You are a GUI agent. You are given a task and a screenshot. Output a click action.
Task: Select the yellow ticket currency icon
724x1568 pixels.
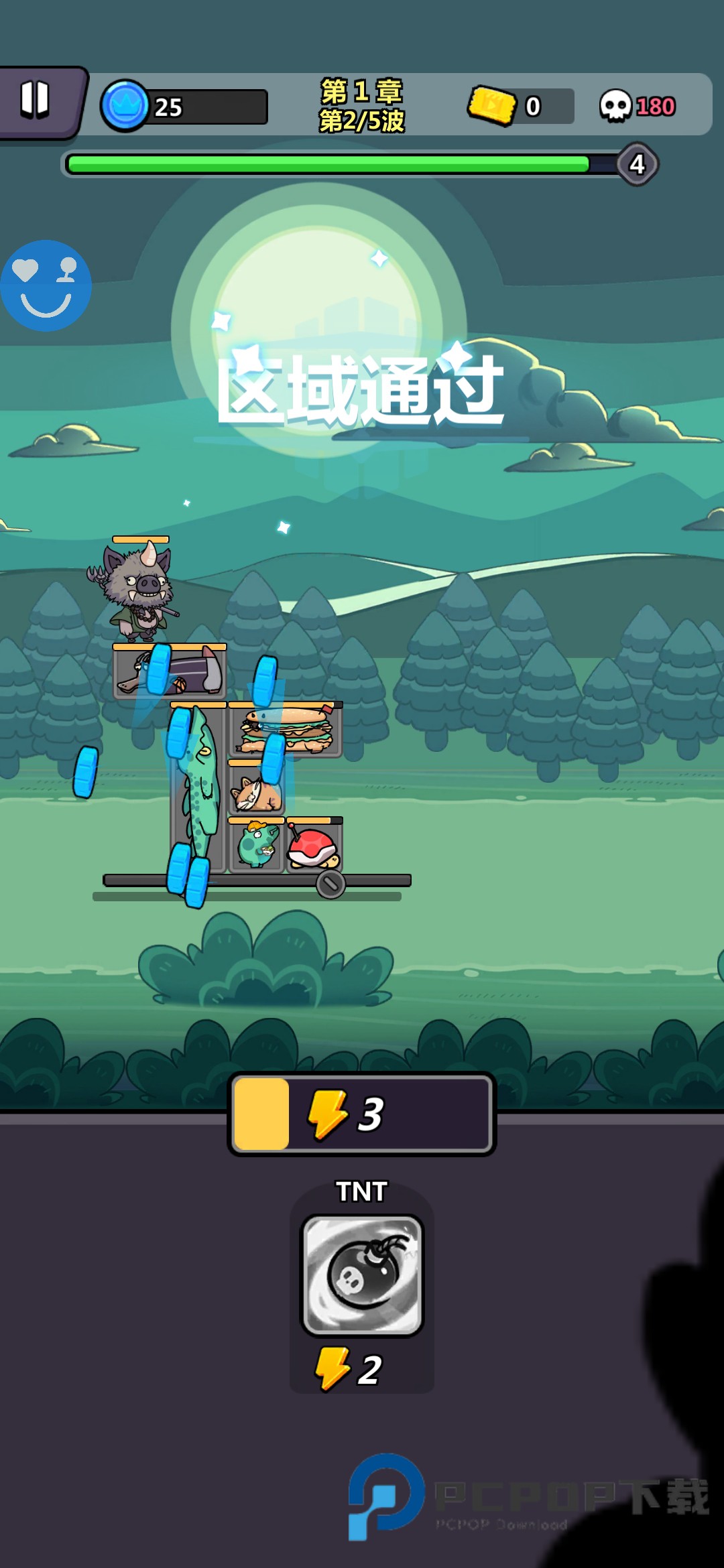click(x=491, y=105)
